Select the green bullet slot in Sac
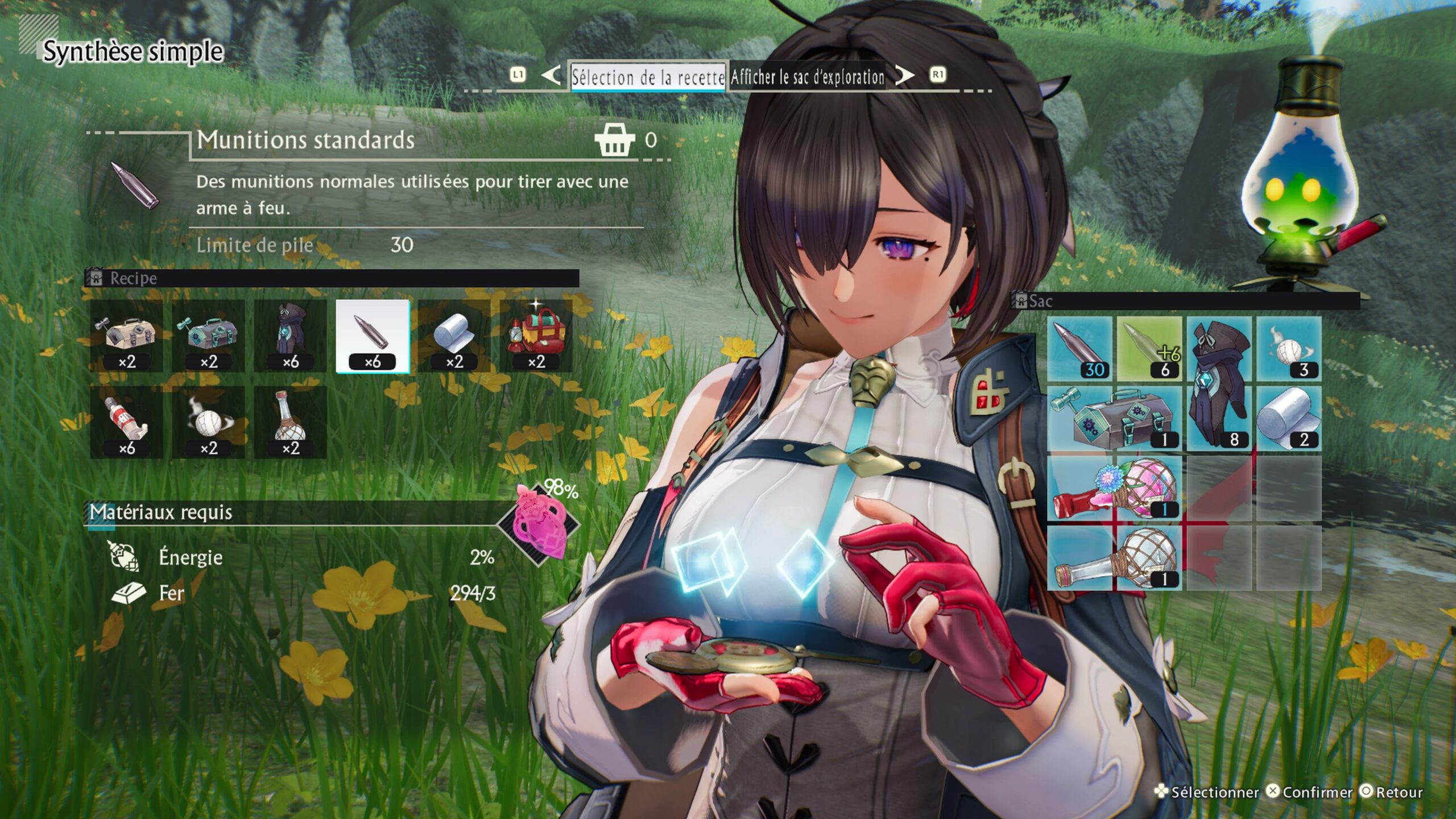The height and width of the screenshot is (819, 1456). (1149, 349)
